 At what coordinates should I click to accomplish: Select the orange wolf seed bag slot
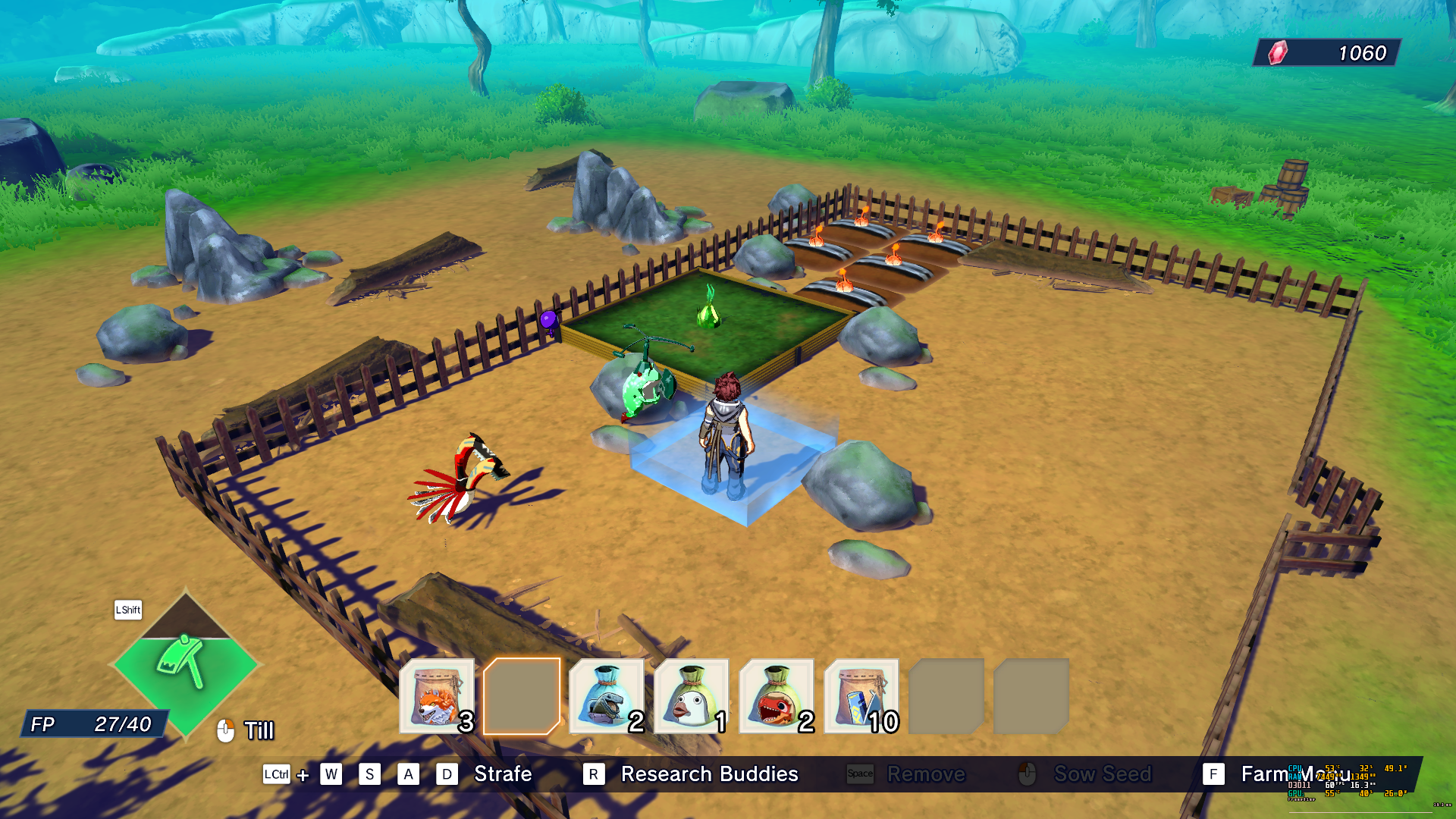point(437,696)
